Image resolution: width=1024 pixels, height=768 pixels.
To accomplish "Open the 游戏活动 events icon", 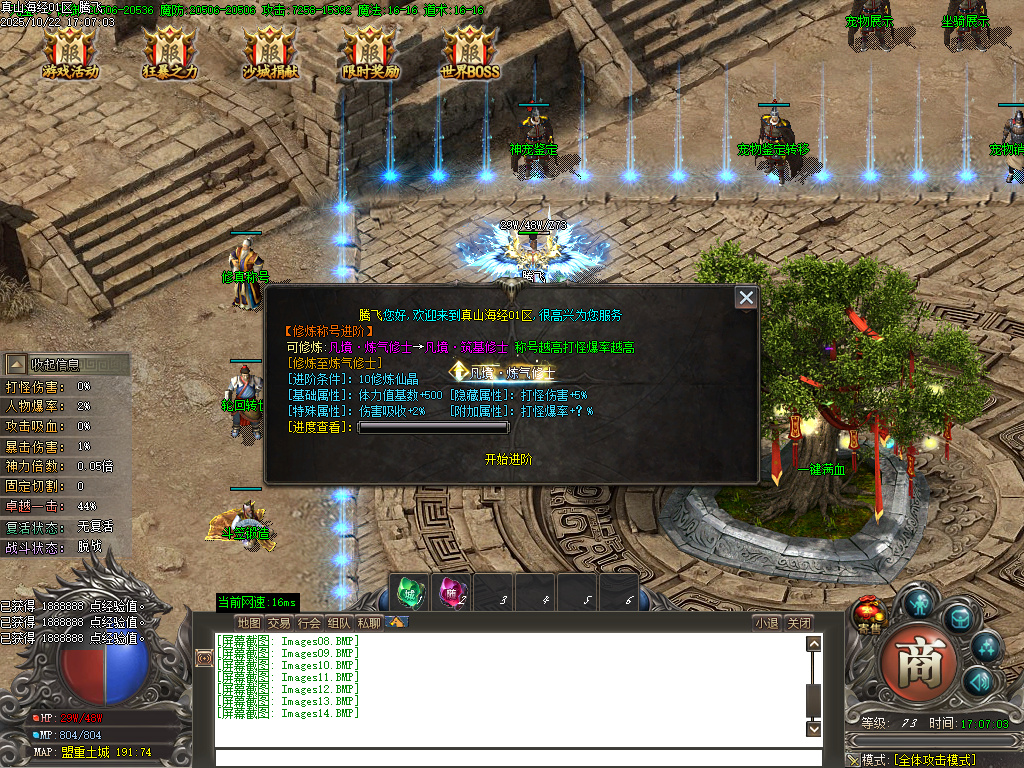I will (70, 54).
